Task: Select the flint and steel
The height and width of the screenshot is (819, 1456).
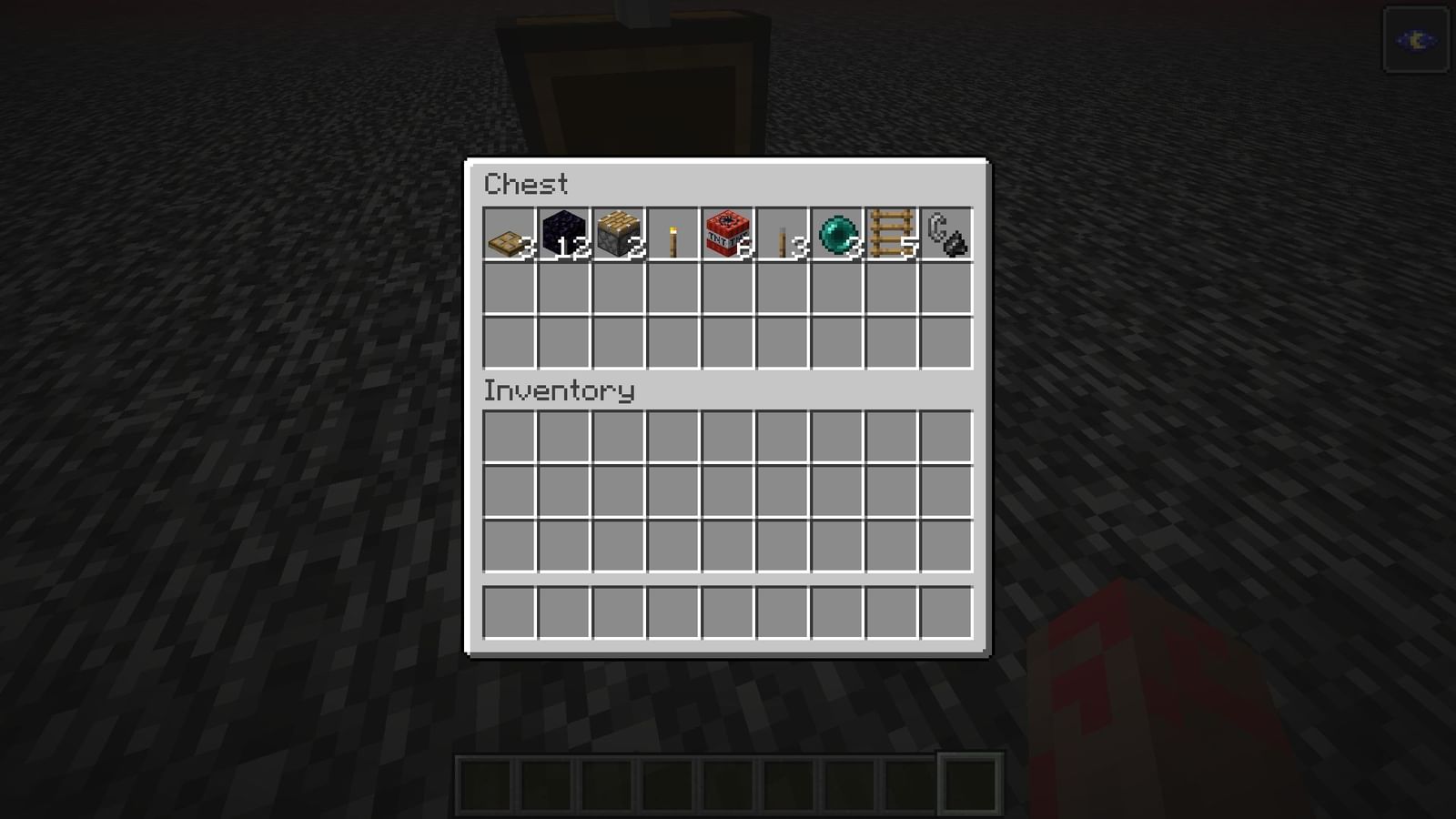Action: (946, 235)
